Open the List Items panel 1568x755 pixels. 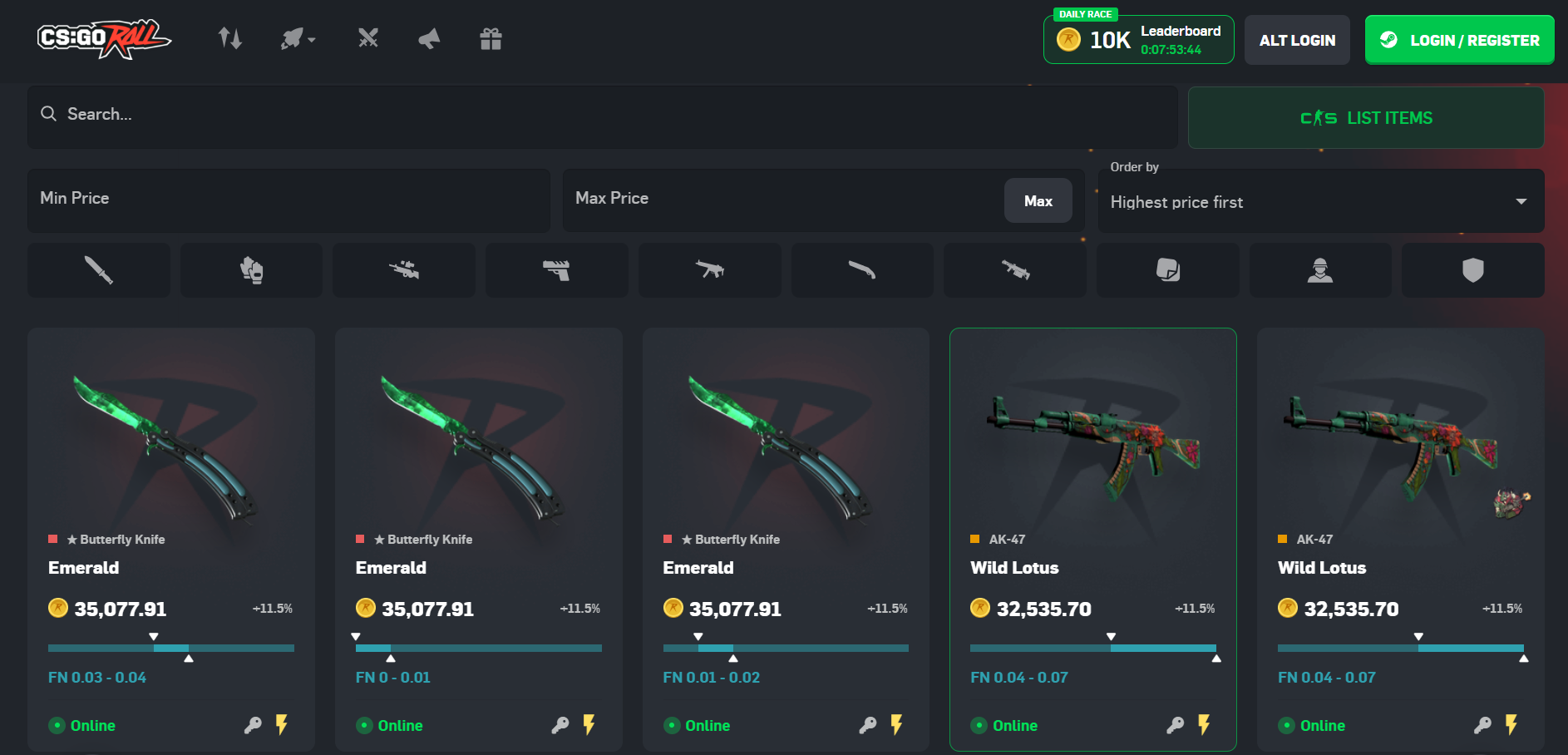[1365, 118]
